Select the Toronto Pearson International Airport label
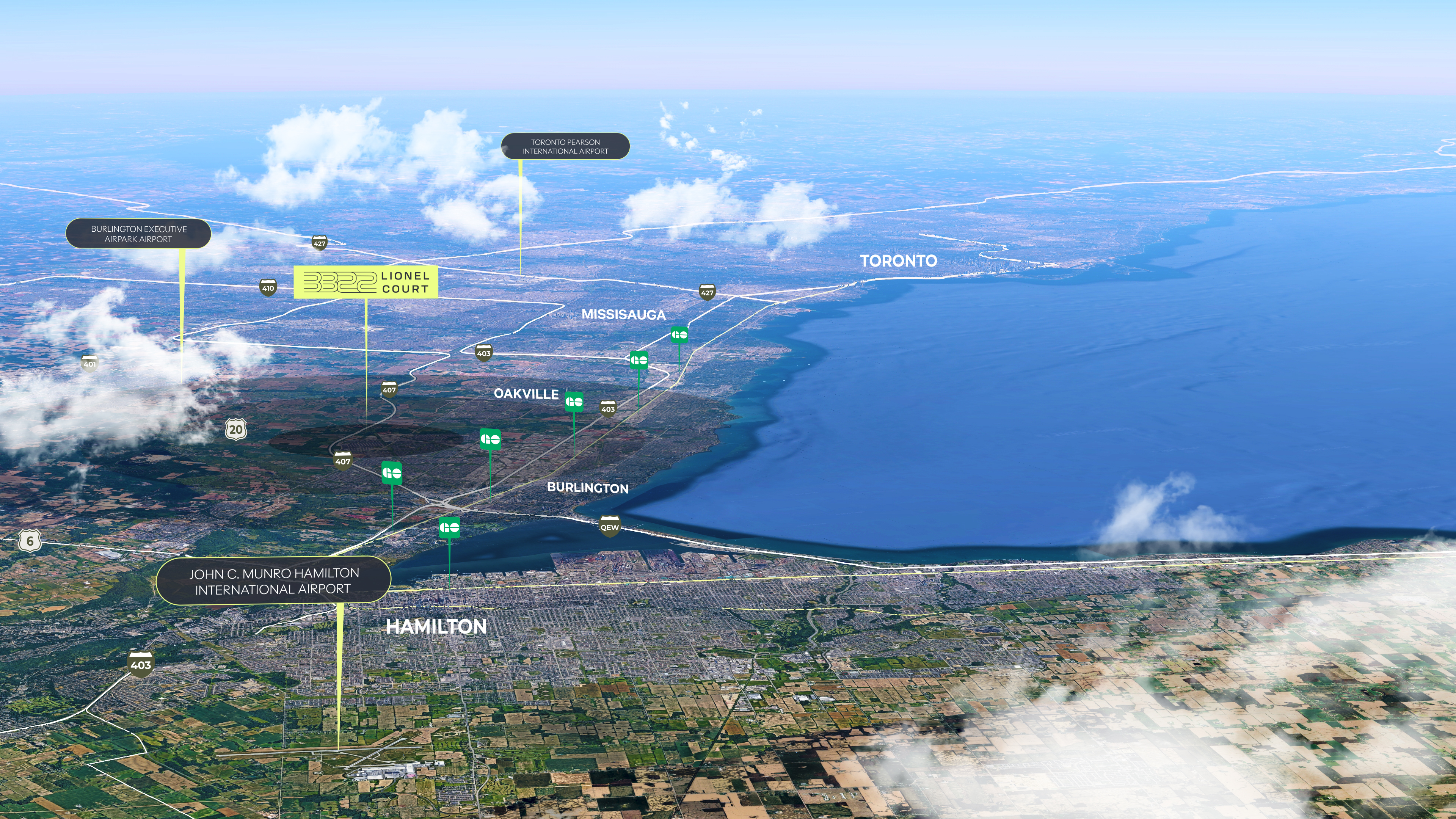Screen dimensions: 1456x819 pos(565,146)
